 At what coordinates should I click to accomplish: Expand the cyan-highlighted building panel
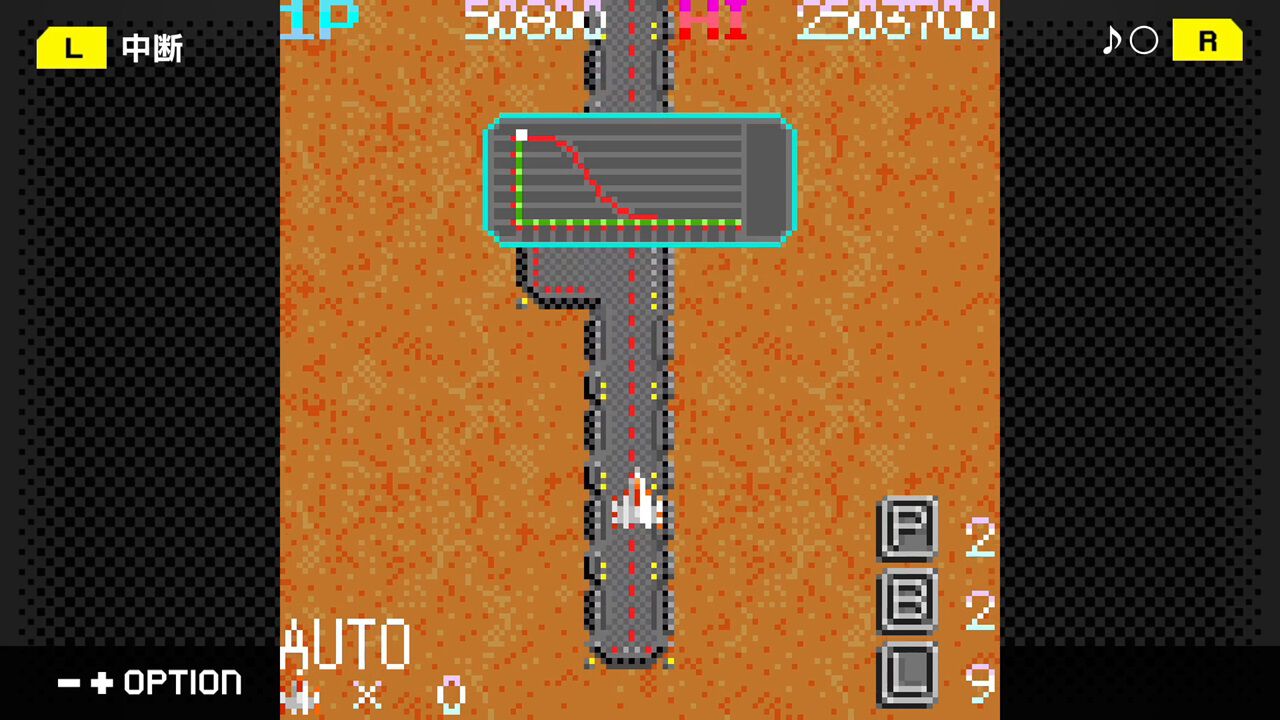coord(640,181)
